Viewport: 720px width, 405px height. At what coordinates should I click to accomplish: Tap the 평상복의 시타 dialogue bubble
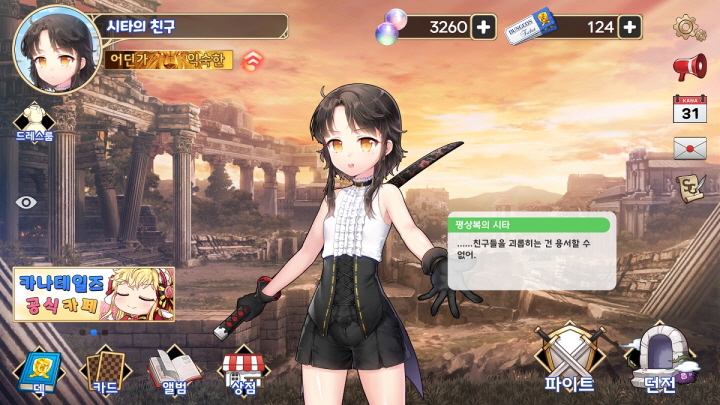click(530, 252)
